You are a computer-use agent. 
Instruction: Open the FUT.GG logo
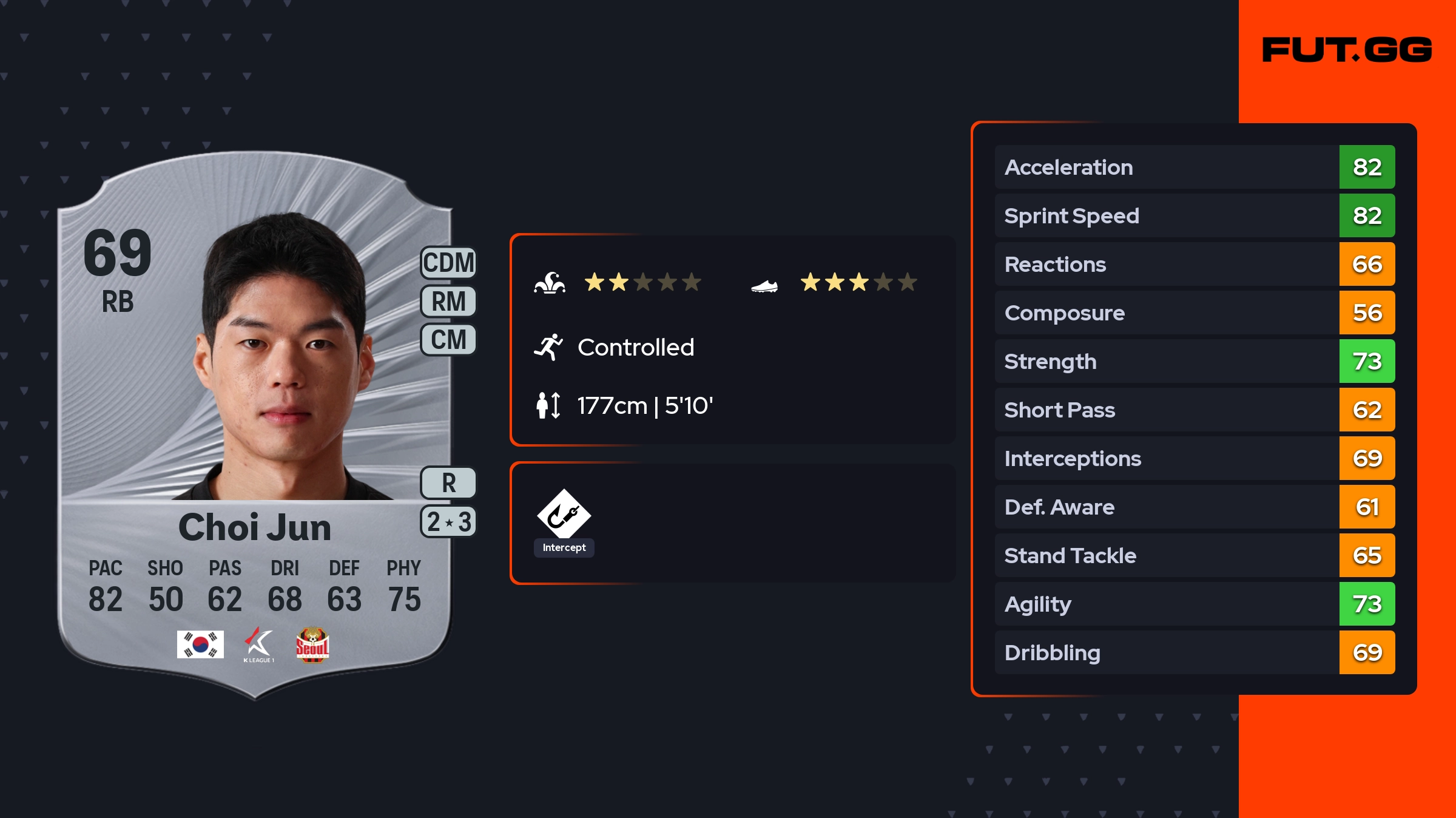click(1347, 50)
